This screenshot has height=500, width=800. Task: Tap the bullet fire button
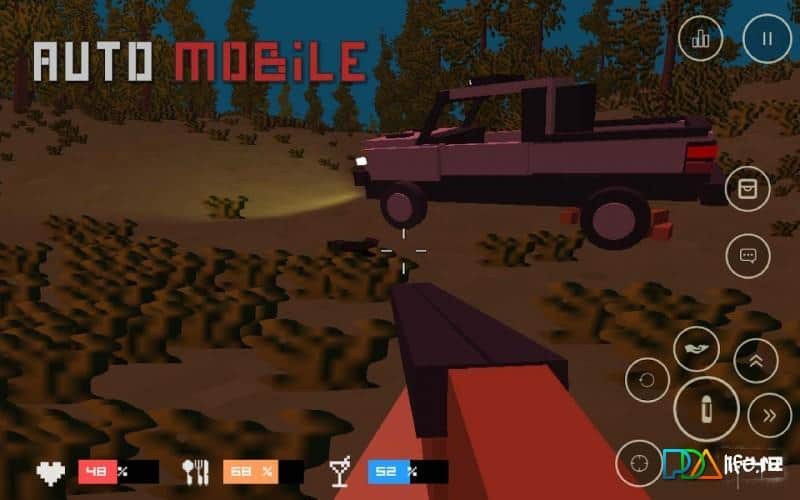coord(706,410)
